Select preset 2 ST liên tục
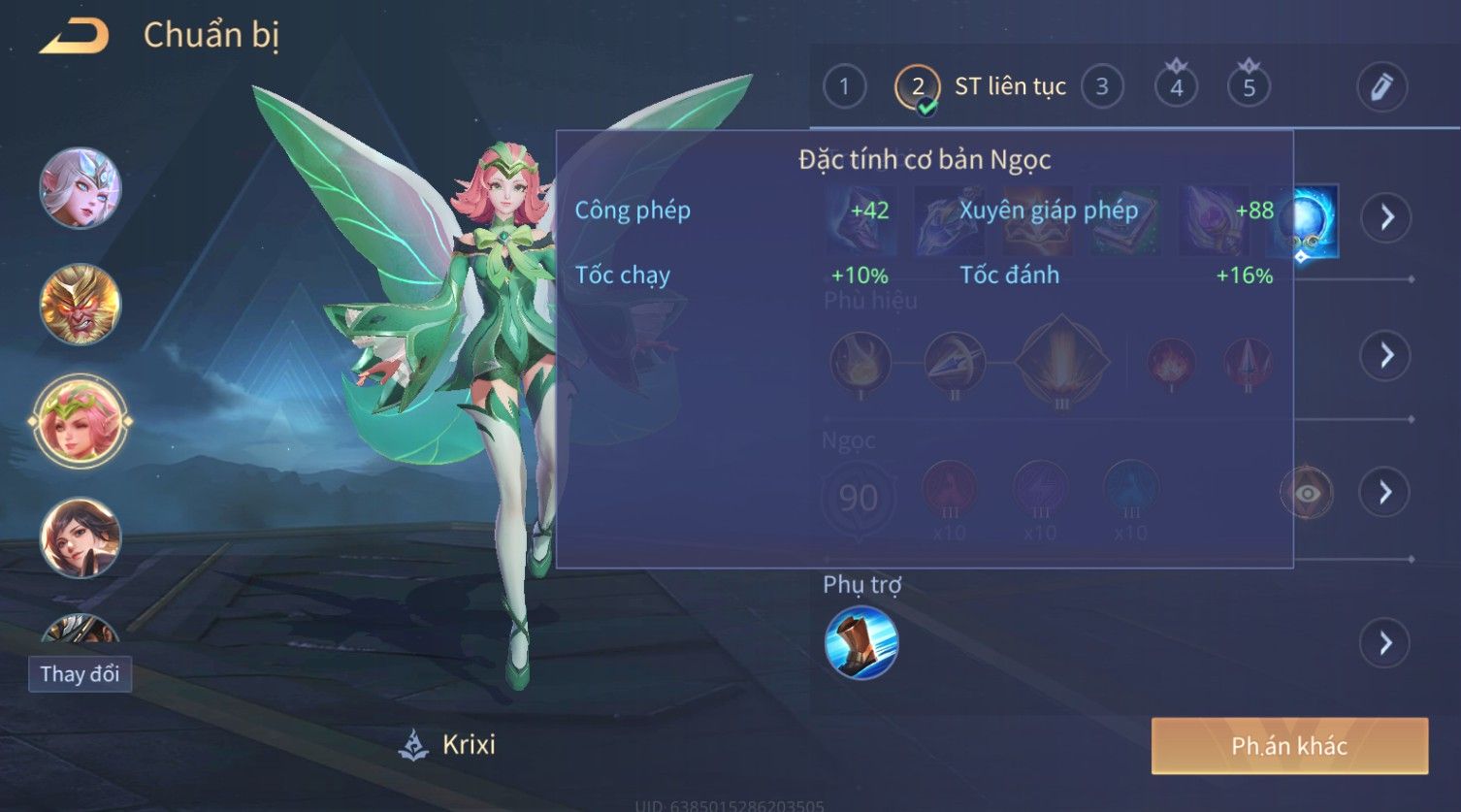Screen dimensions: 1461x812 point(918,87)
